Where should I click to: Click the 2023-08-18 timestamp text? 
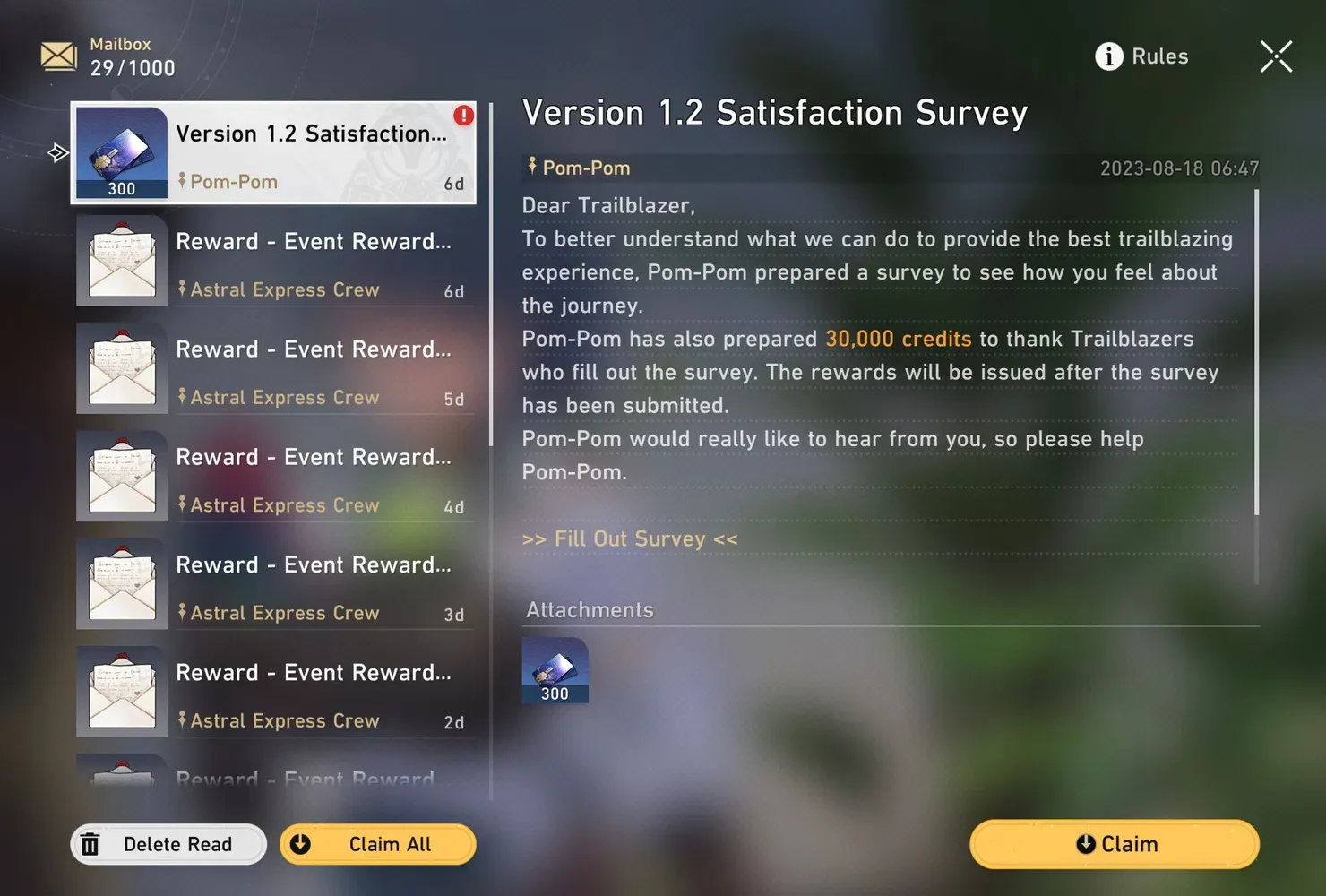[1179, 168]
